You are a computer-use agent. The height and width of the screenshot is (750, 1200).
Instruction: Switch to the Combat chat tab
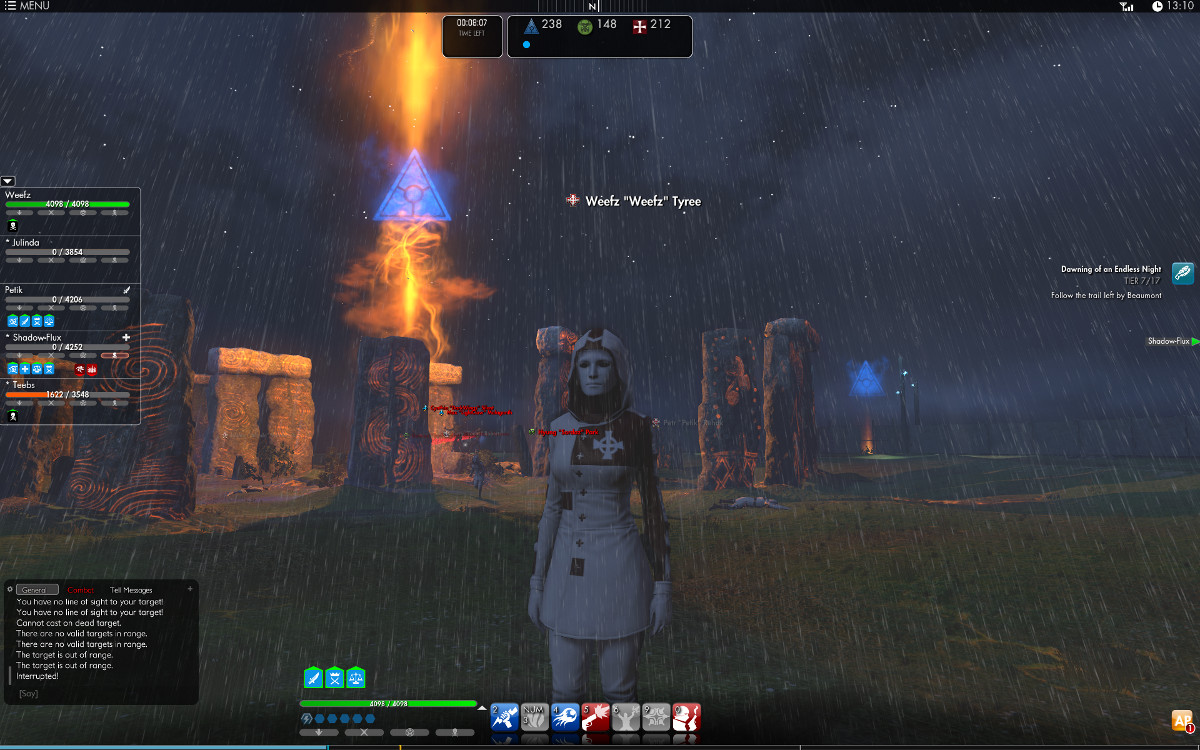point(81,590)
